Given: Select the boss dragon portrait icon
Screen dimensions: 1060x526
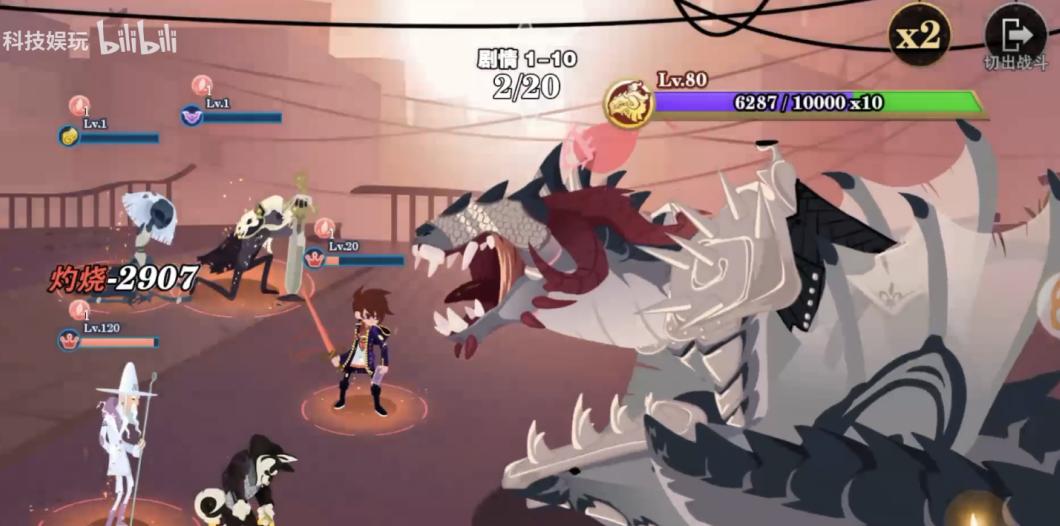Looking at the screenshot, I should (629, 104).
